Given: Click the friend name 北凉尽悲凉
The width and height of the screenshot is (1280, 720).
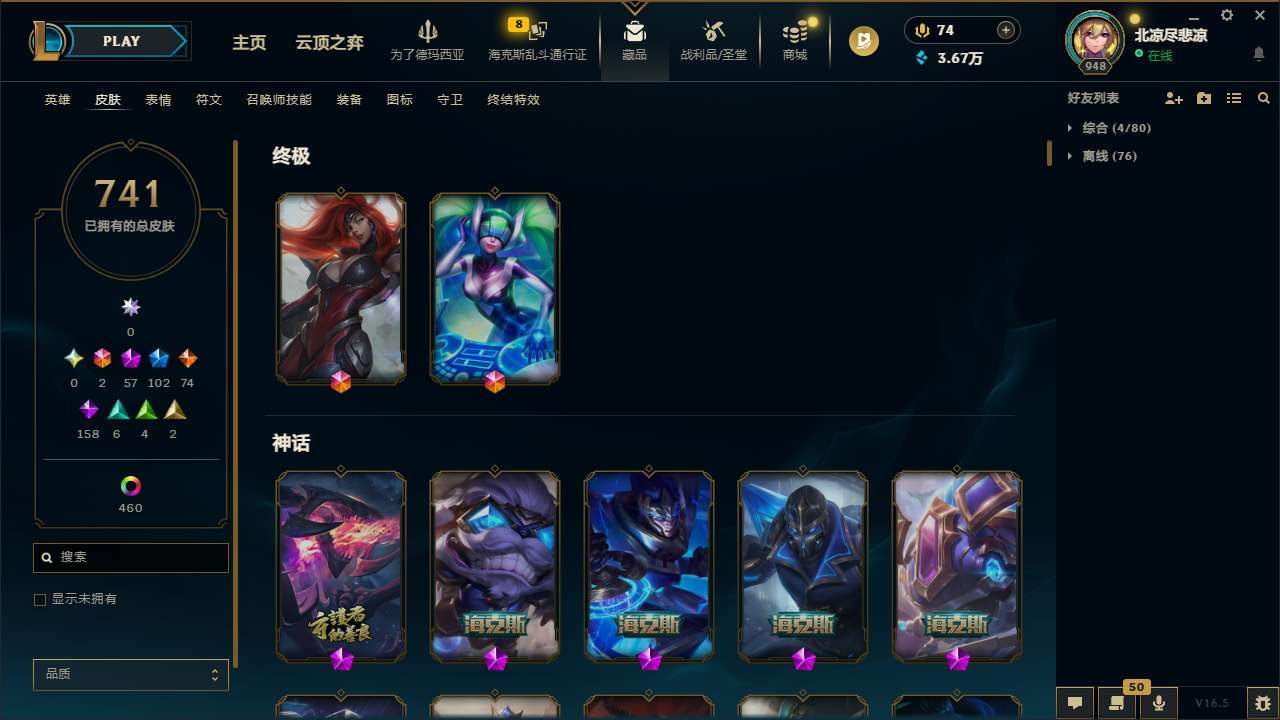Looking at the screenshot, I should click(x=1171, y=34).
